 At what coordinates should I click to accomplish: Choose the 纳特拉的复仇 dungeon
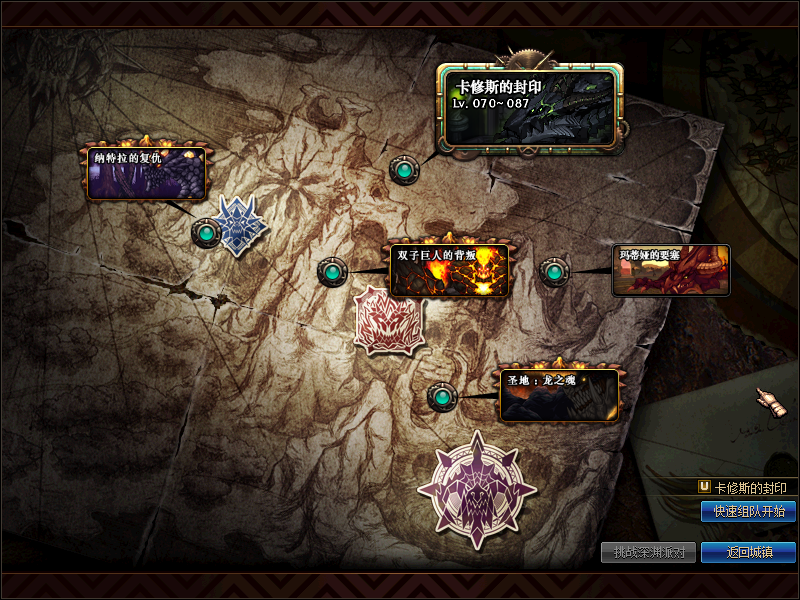[x=146, y=174]
